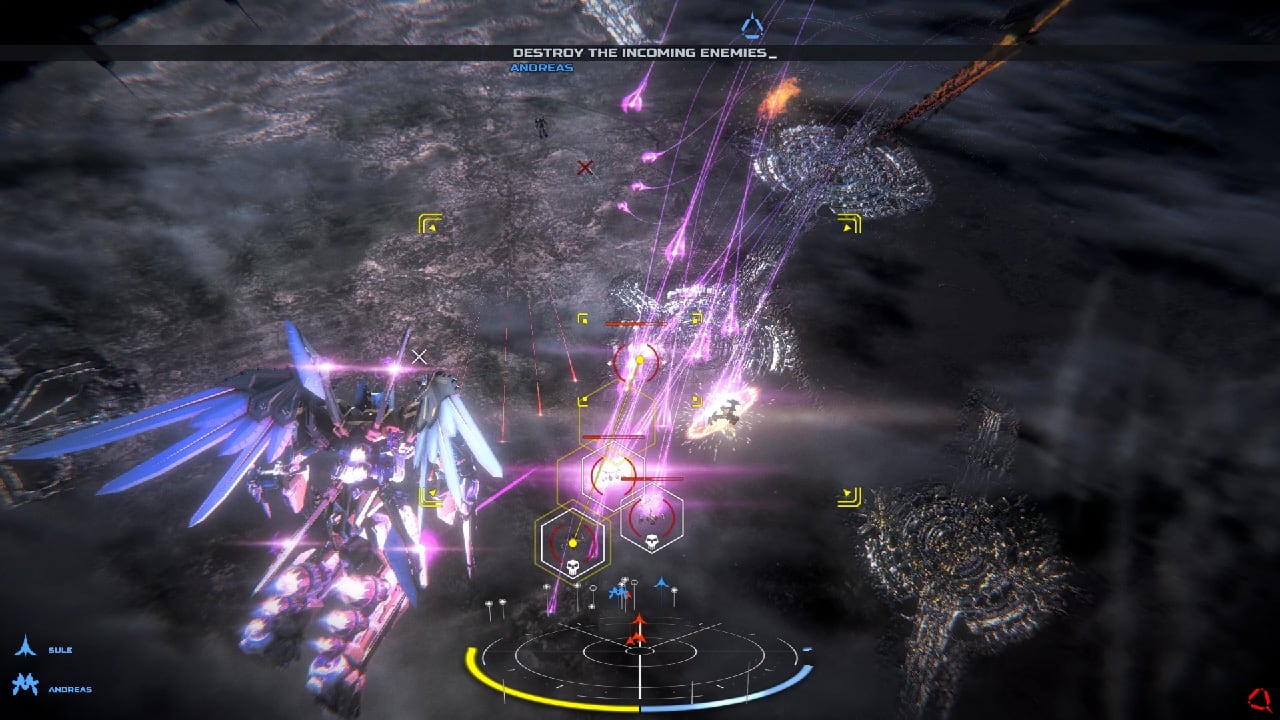Click the red alert icon in bottom-right corner
The height and width of the screenshot is (720, 1280).
(x=1260, y=698)
